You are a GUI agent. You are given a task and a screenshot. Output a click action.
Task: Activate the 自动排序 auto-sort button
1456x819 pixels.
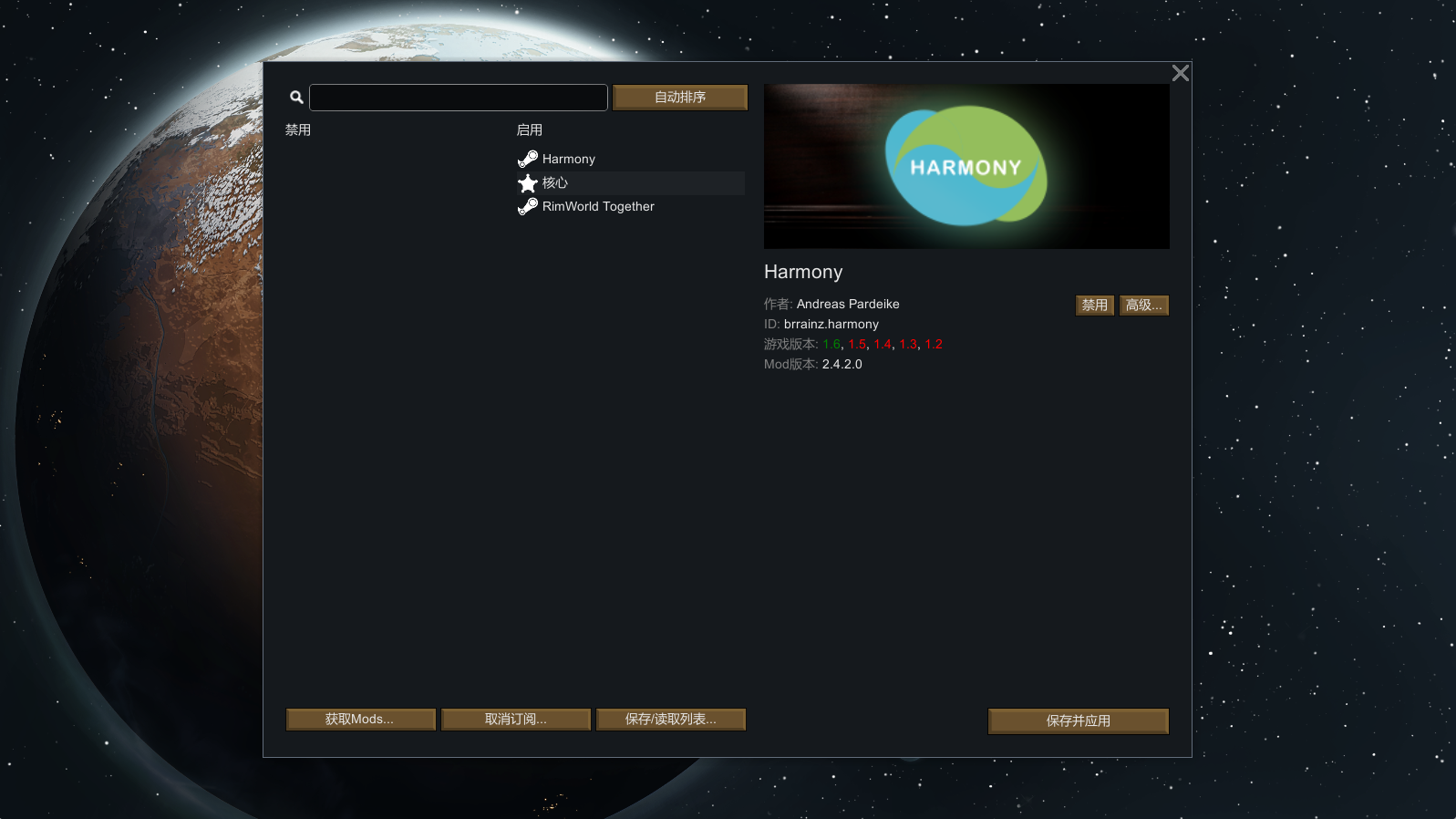coord(680,98)
